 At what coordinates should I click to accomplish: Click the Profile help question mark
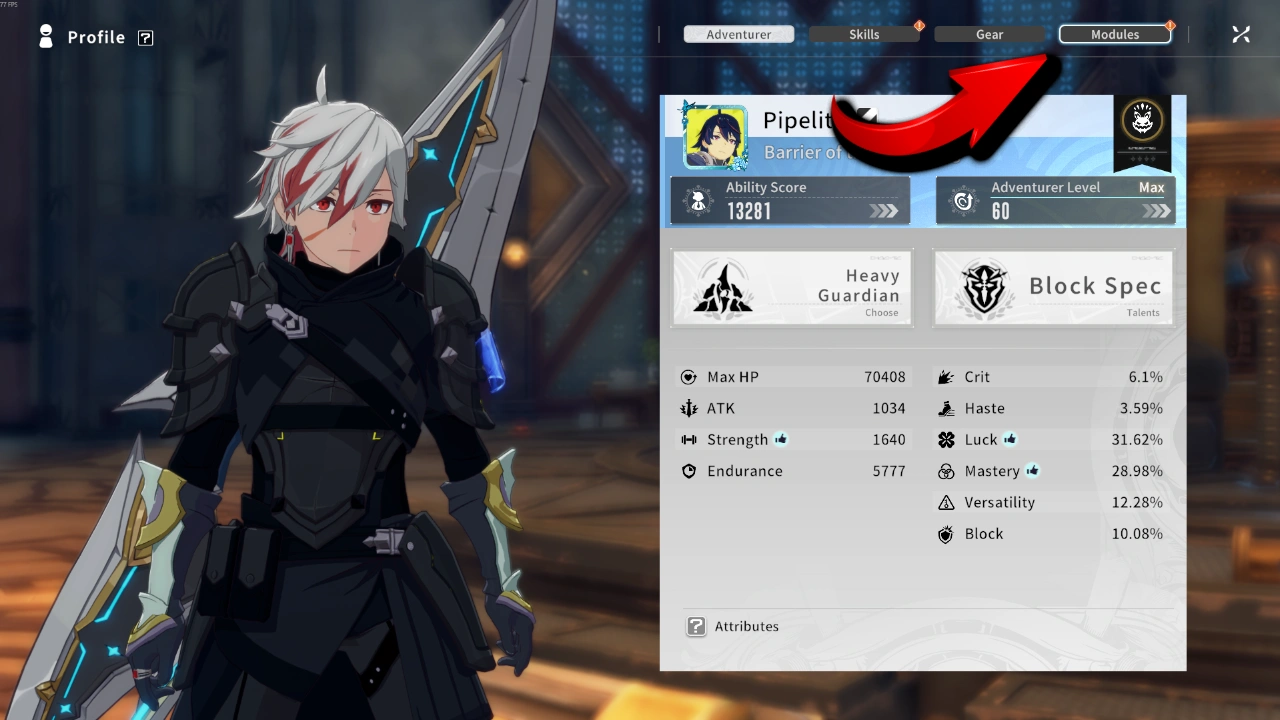[146, 38]
